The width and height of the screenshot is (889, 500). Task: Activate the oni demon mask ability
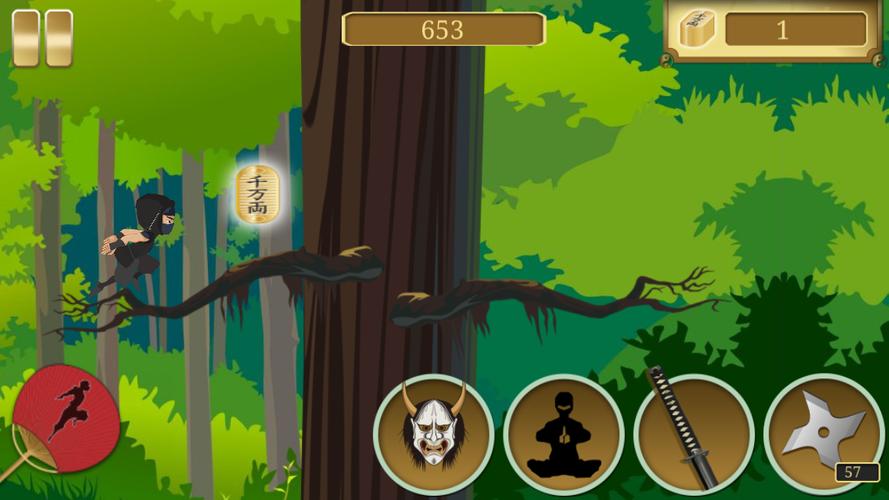(434, 434)
